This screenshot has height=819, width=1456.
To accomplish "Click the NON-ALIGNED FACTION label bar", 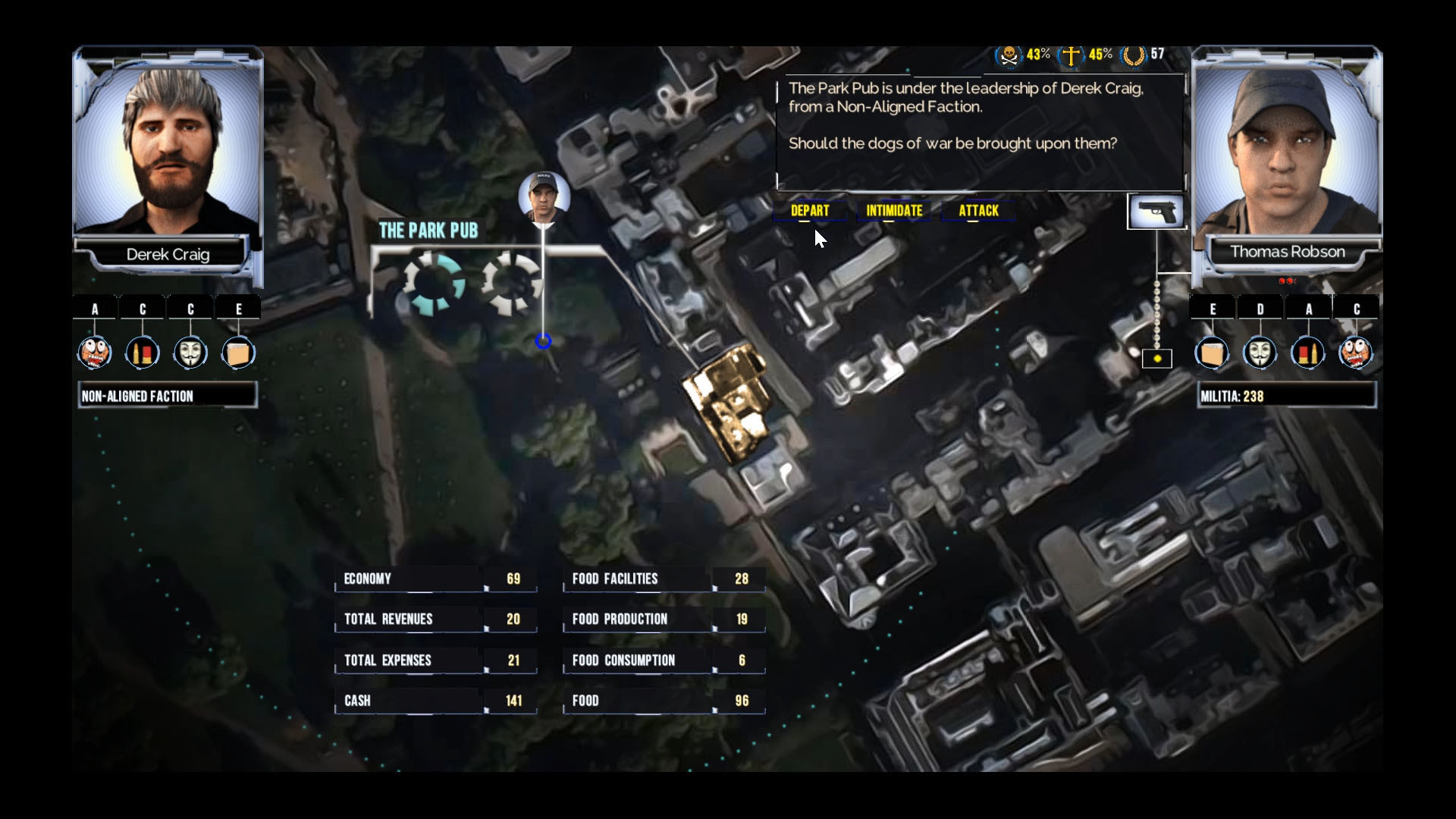I will pos(168,394).
